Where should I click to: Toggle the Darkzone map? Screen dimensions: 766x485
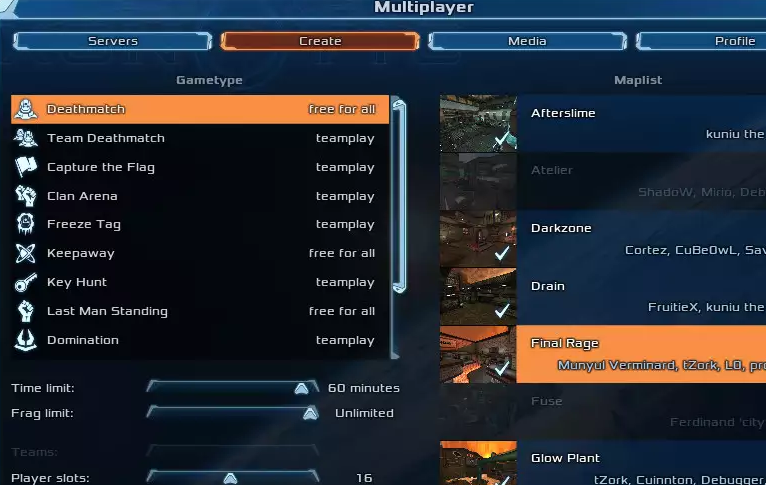(x=602, y=238)
